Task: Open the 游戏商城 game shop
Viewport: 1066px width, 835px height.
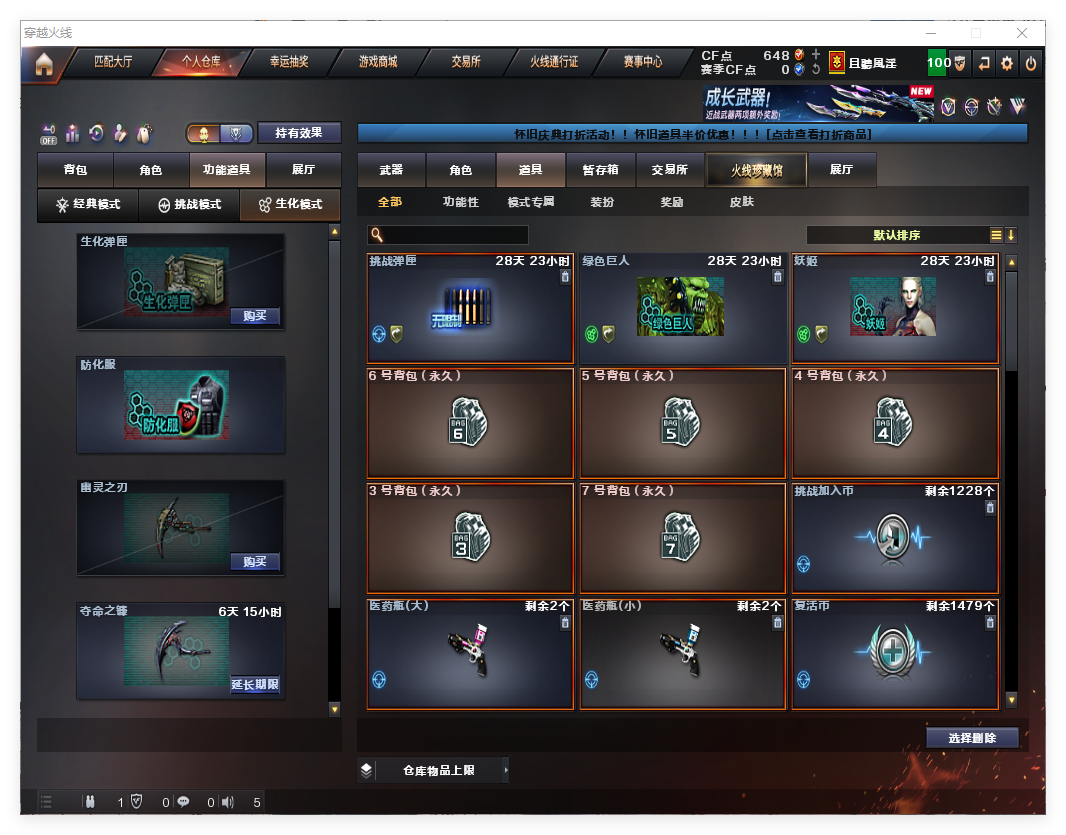Action: (378, 62)
